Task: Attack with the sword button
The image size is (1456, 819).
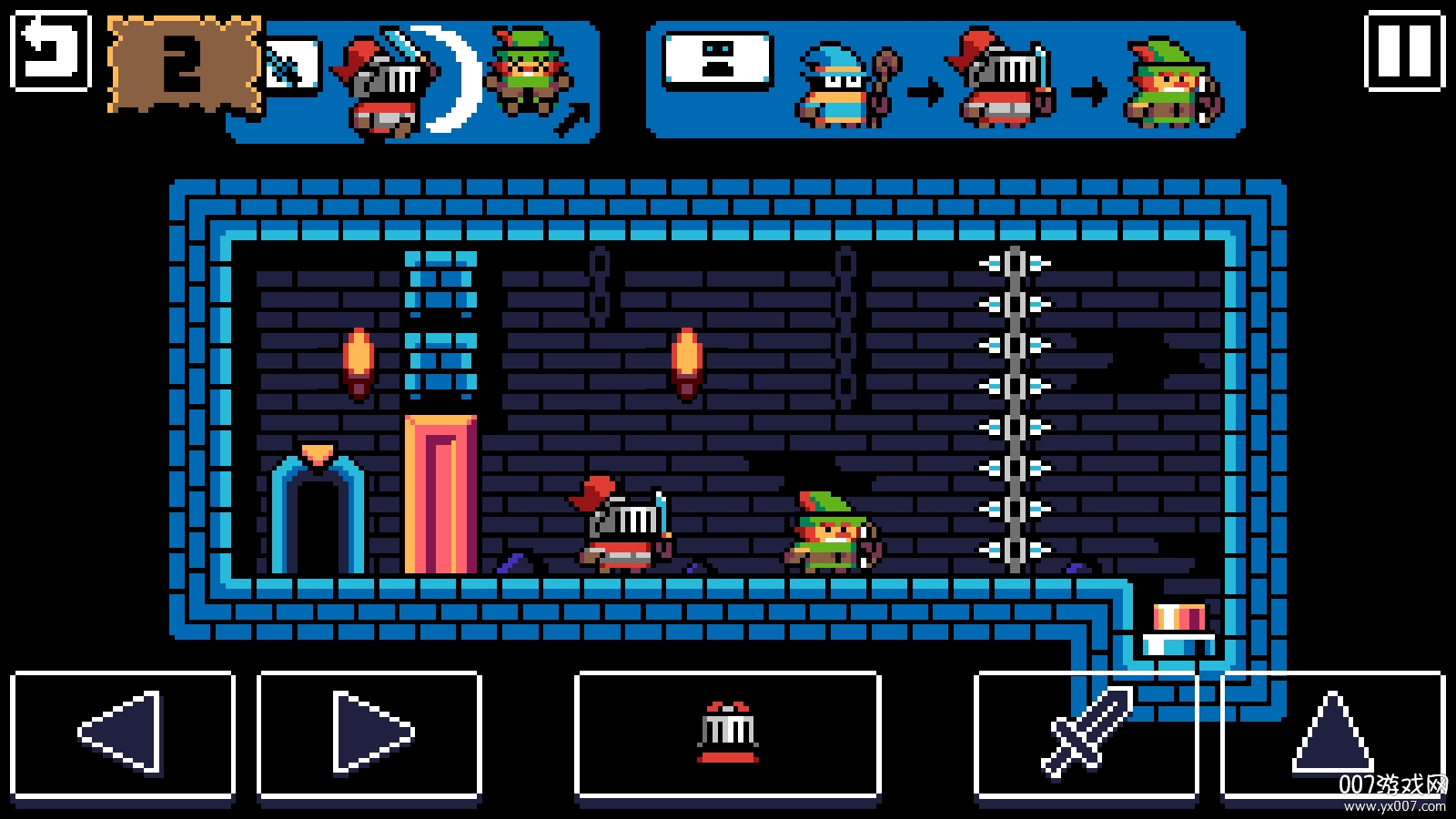Action: pos(1086,734)
